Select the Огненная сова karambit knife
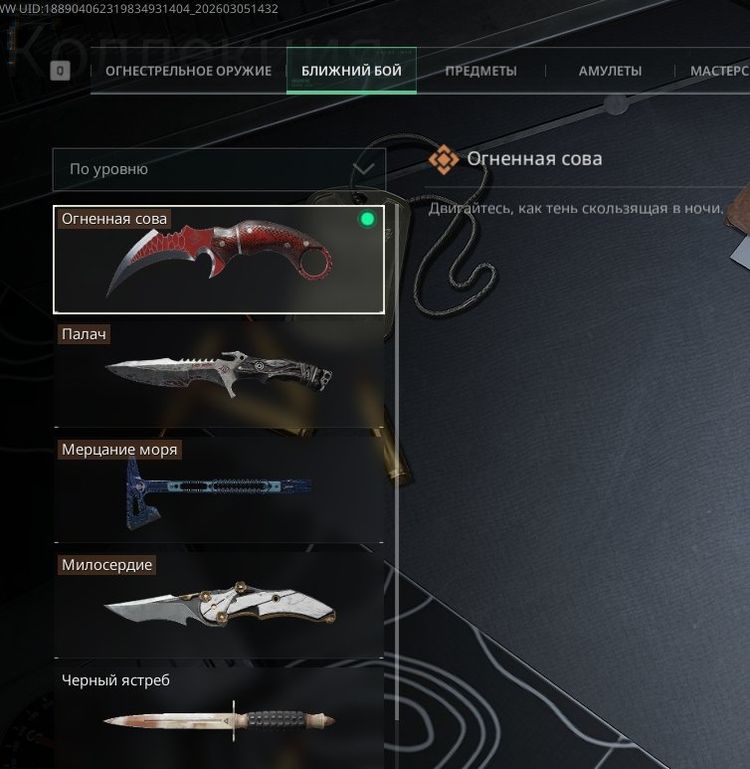The height and width of the screenshot is (769, 750). (x=219, y=261)
